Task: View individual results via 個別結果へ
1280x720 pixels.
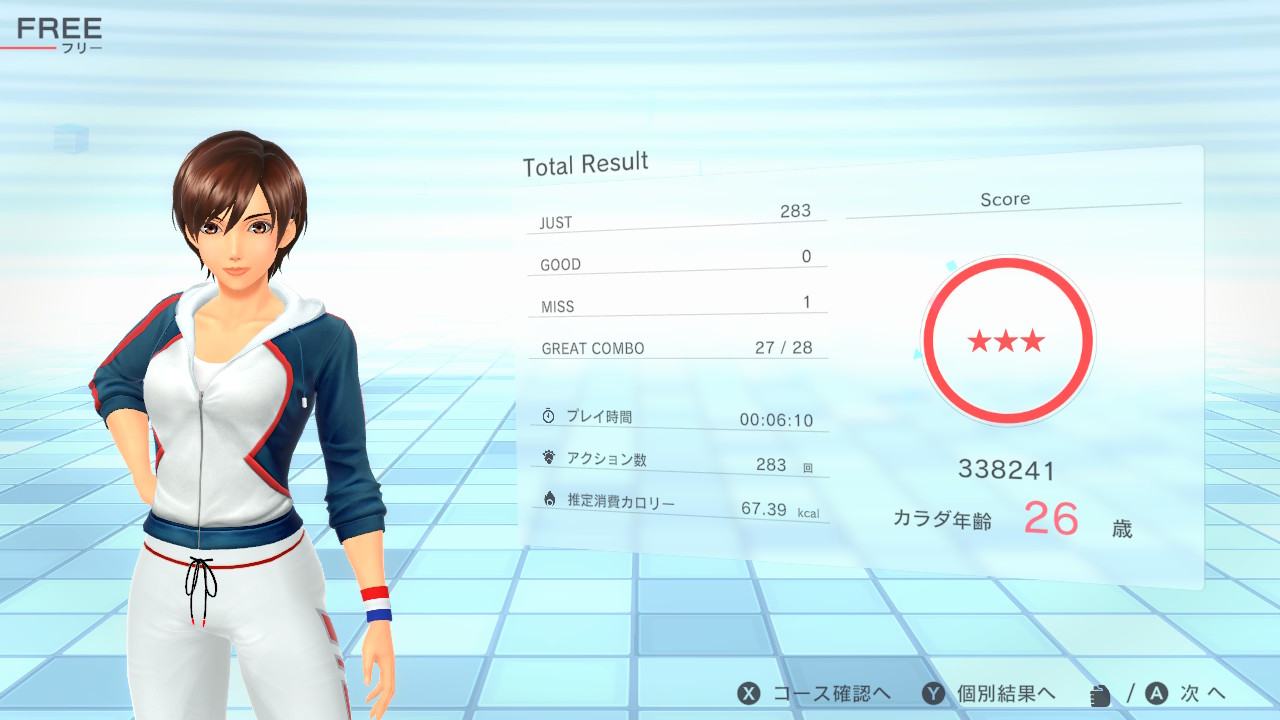Action: click(x=989, y=693)
